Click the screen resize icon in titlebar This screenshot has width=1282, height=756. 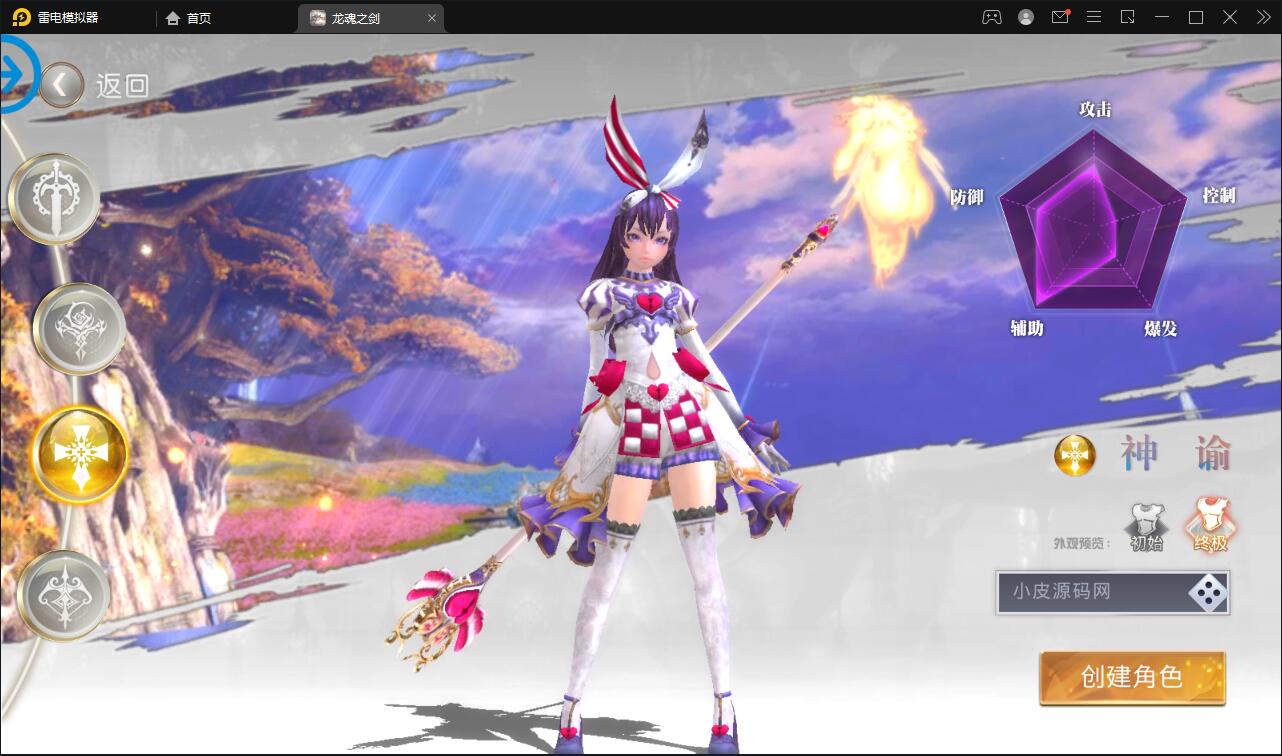click(1128, 17)
